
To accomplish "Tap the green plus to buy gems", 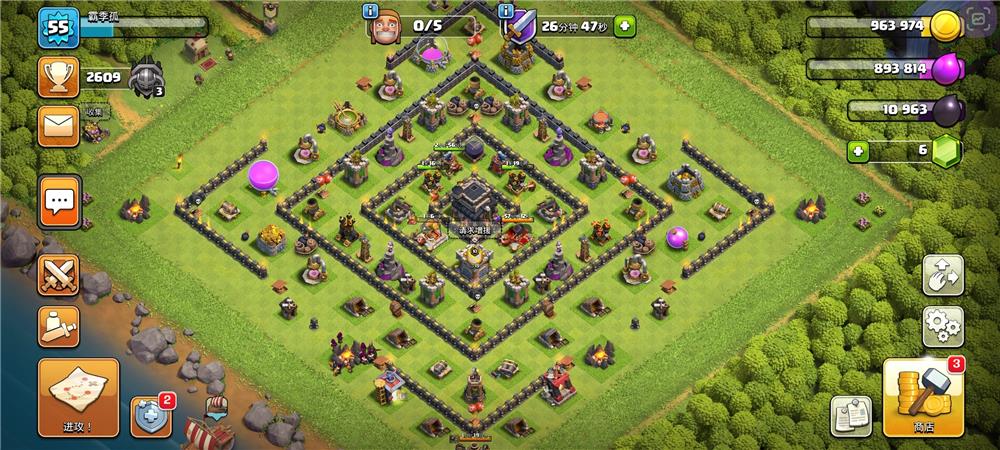I will pos(857,151).
